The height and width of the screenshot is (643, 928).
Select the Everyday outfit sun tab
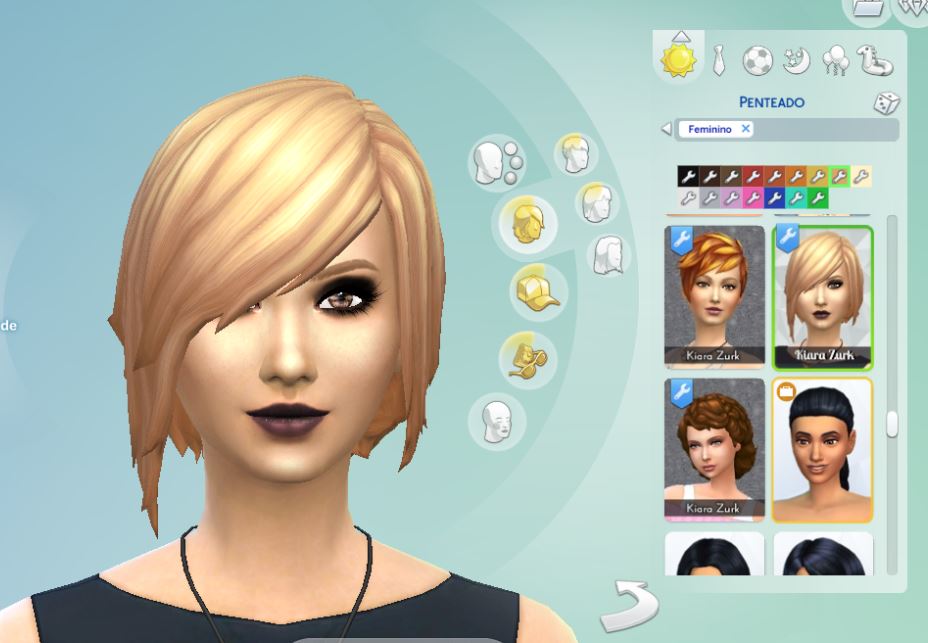[x=679, y=59]
